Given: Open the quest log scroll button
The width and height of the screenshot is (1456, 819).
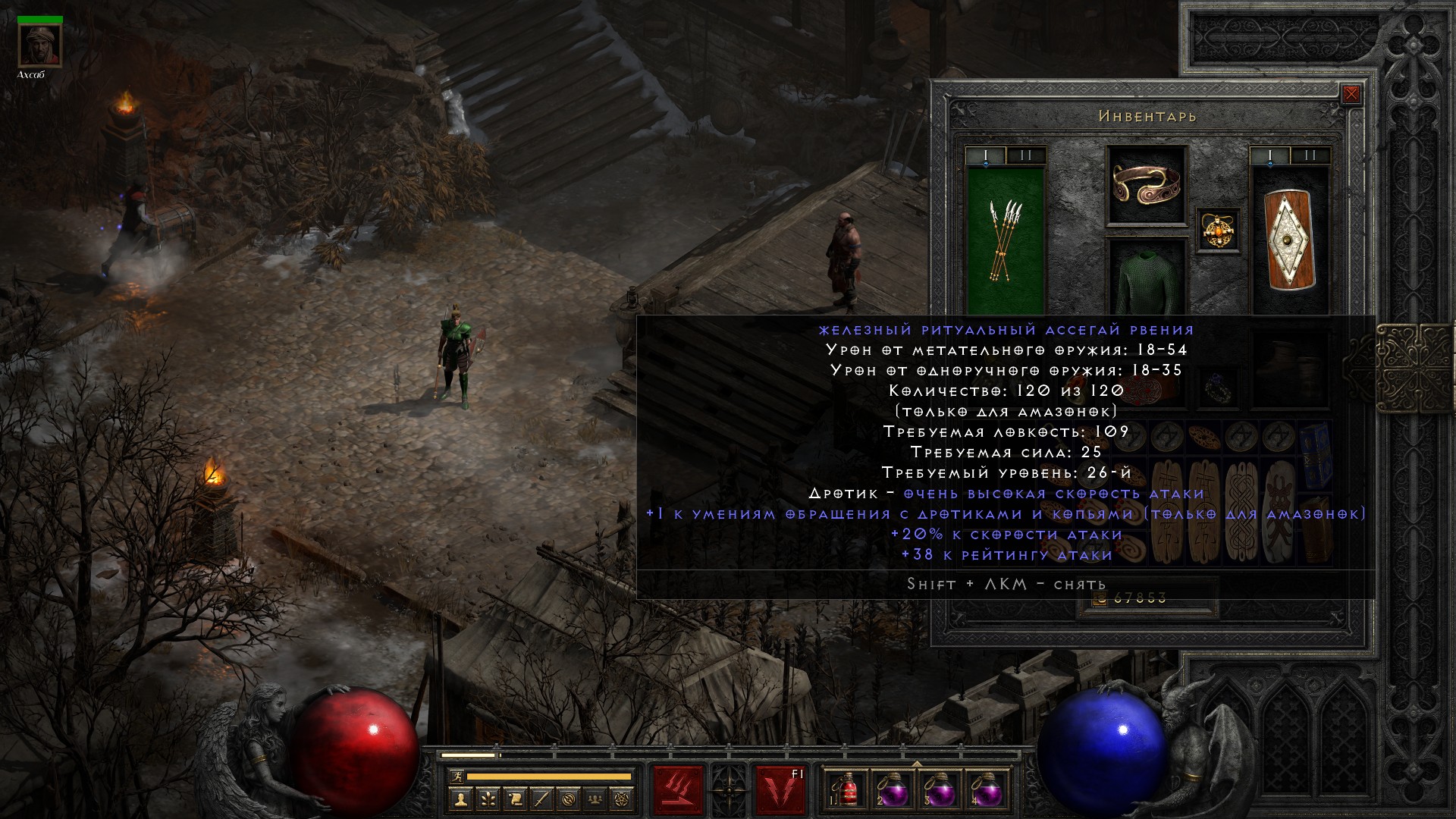Looking at the screenshot, I should coord(515,799).
